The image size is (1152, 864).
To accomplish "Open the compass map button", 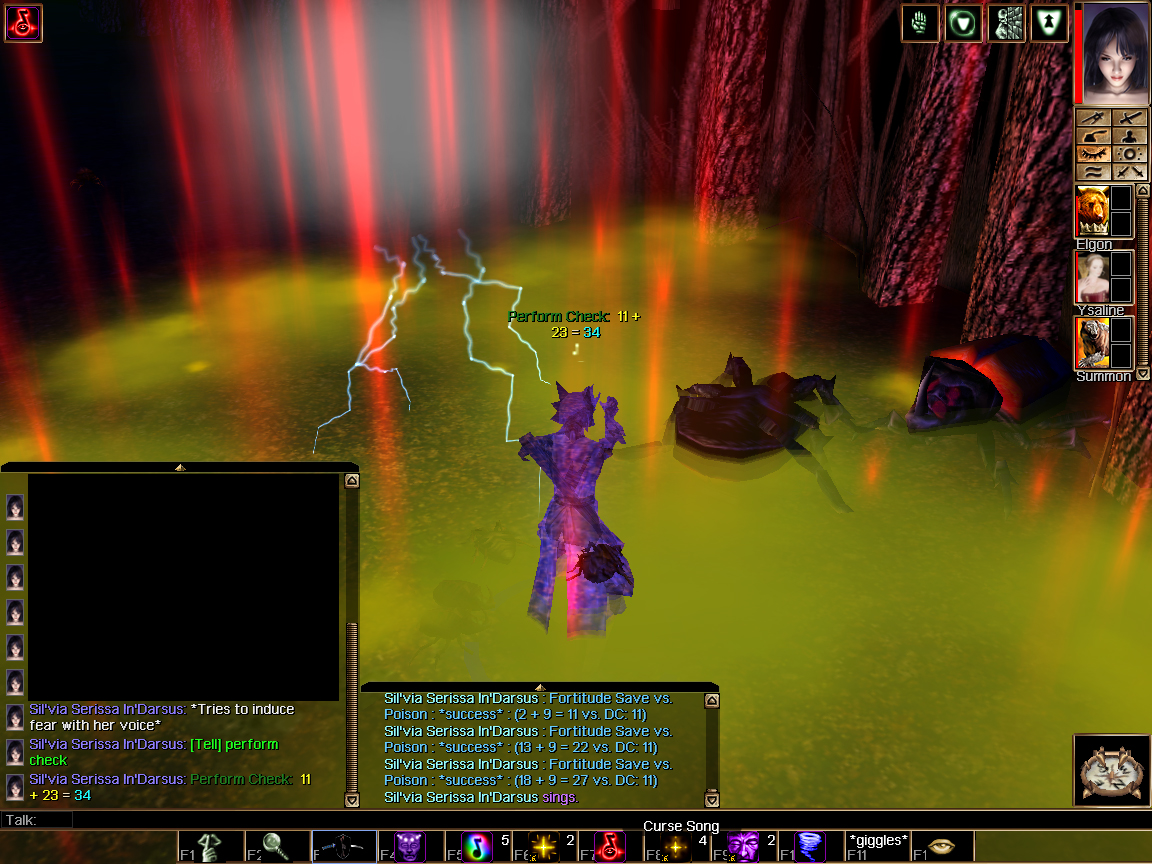I will point(1110,771).
